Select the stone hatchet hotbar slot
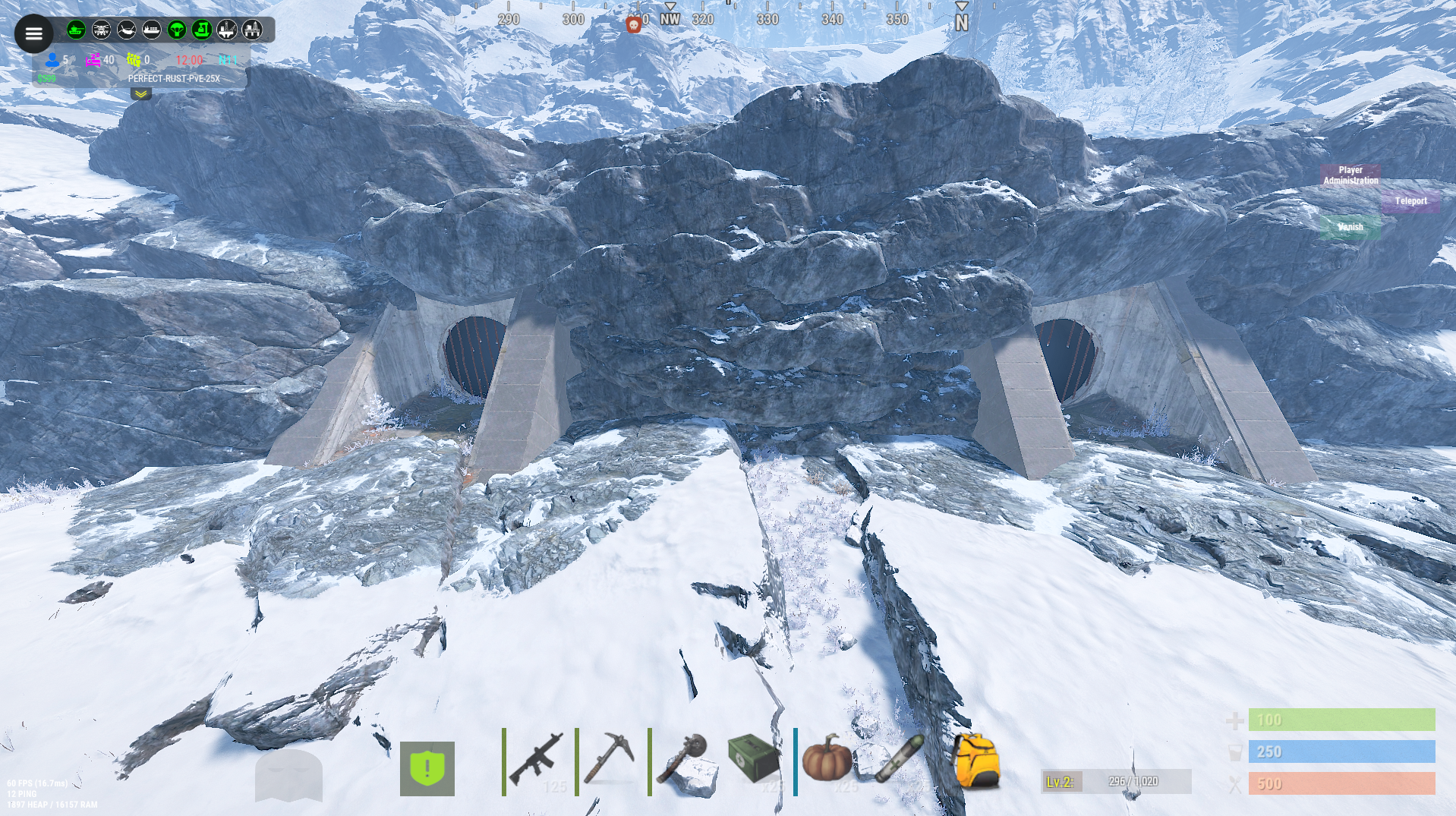1456x816 pixels. pyautogui.click(x=682, y=761)
